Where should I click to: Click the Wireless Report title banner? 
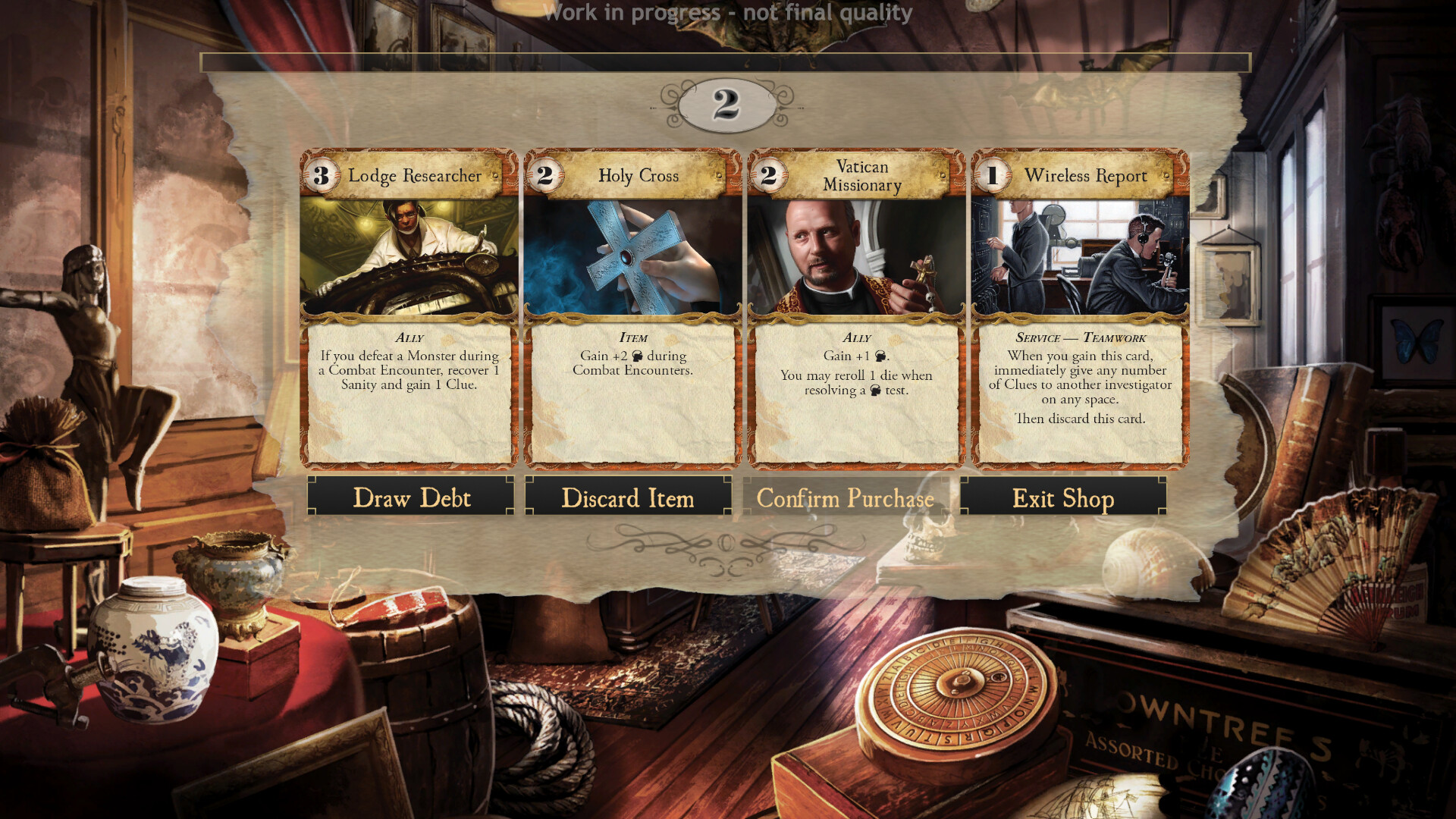coord(1086,176)
